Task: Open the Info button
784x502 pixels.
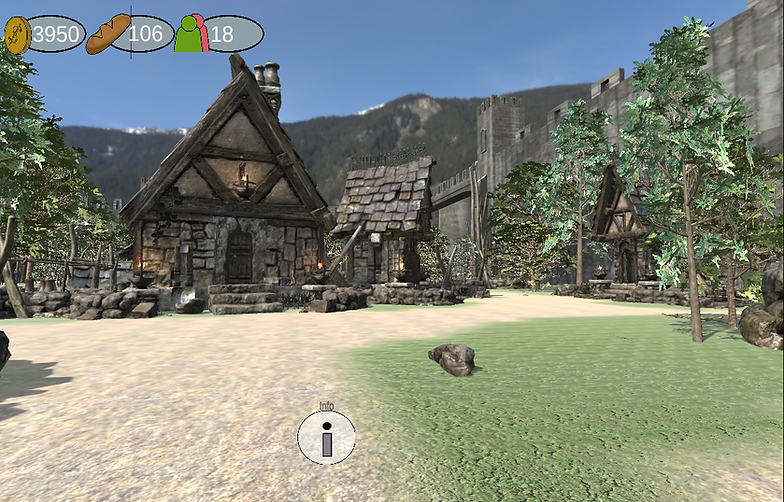Action: 326,437
